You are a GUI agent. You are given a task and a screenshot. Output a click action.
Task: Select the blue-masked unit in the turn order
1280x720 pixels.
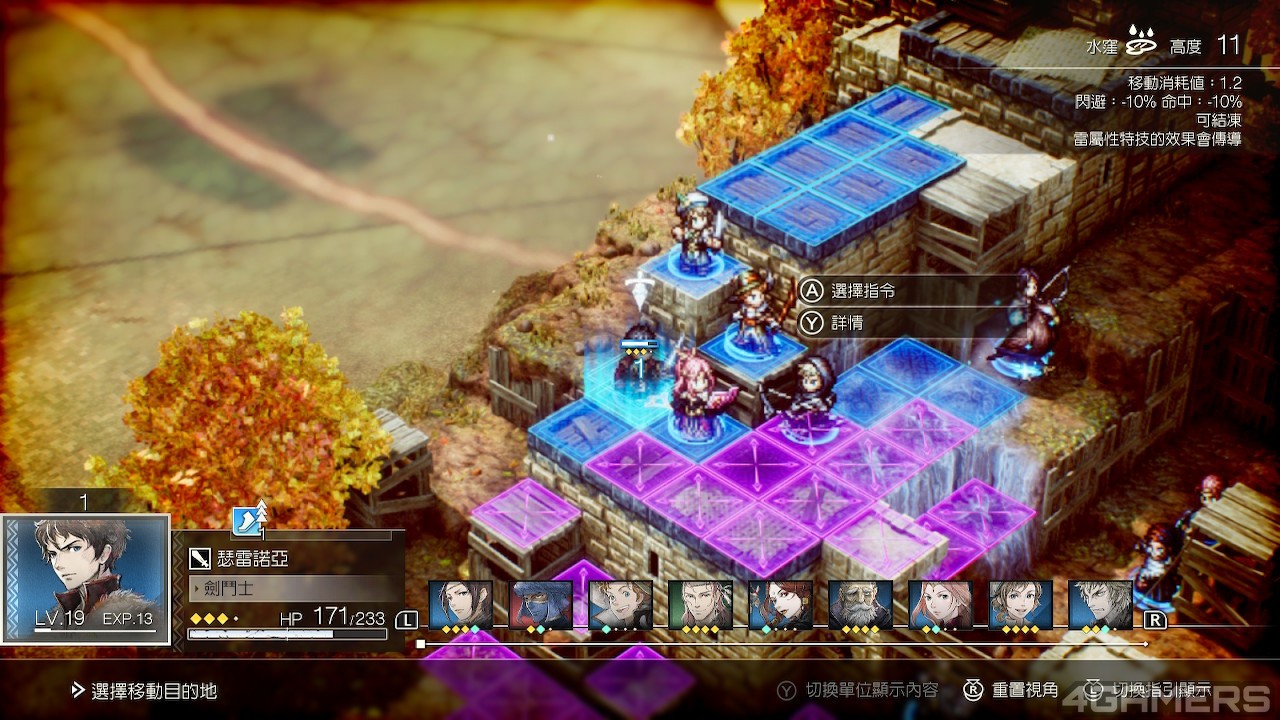click(x=541, y=604)
